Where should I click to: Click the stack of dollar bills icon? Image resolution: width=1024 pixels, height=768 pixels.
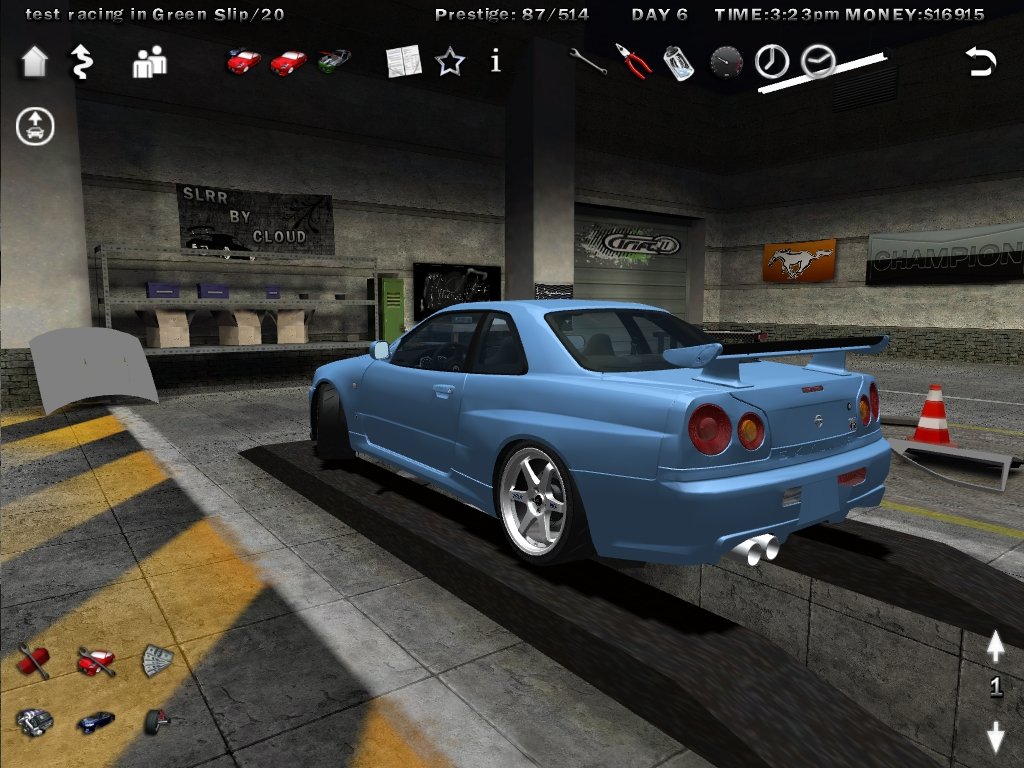(157, 660)
